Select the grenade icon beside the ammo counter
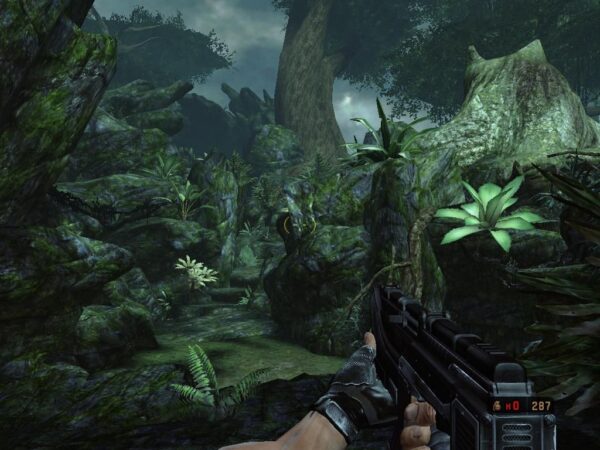Screen dimensions: 600x450 497,406
